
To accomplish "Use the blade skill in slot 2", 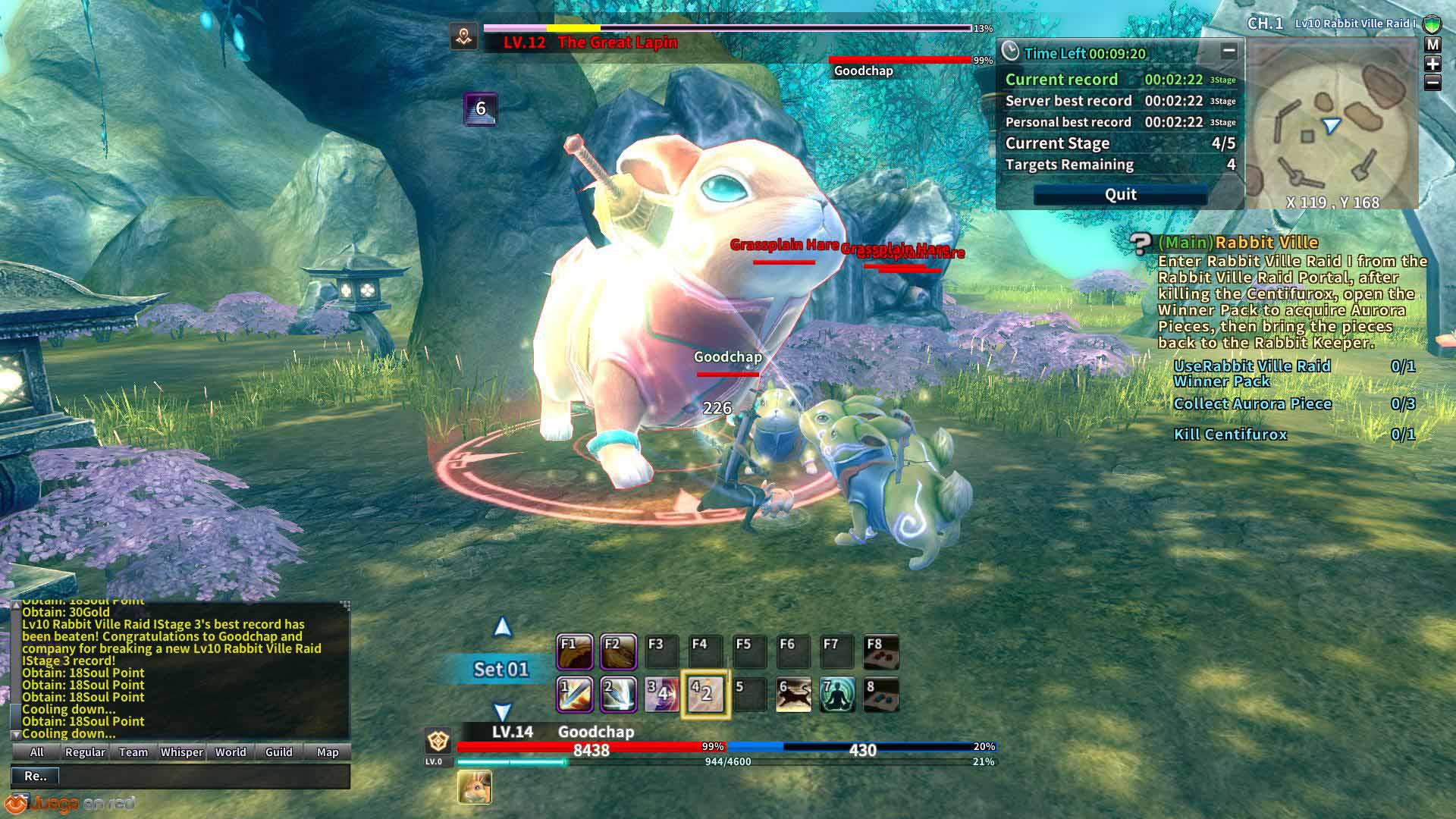I will click(619, 695).
